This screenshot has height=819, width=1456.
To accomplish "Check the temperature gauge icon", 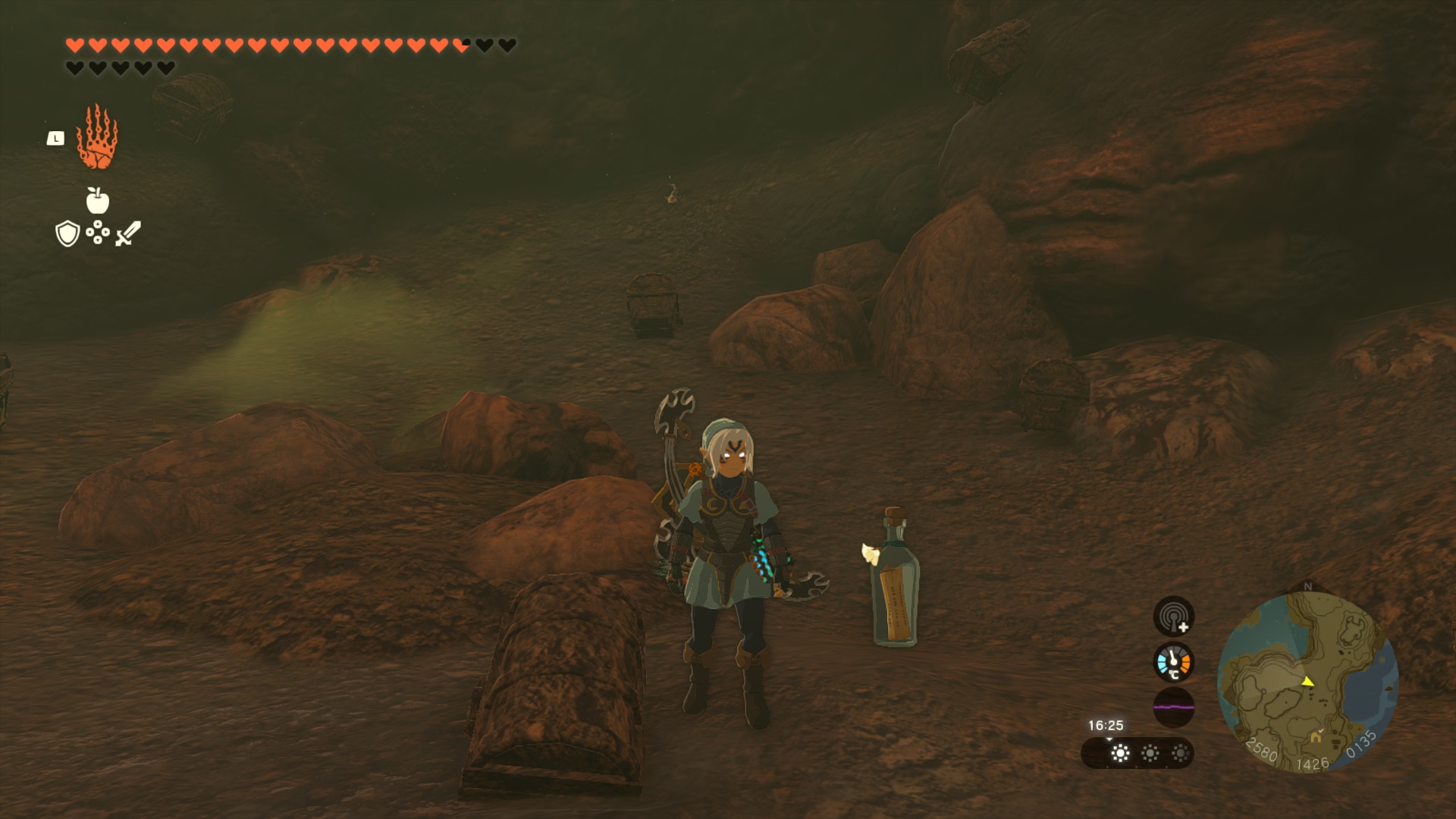I will pos(1173,662).
